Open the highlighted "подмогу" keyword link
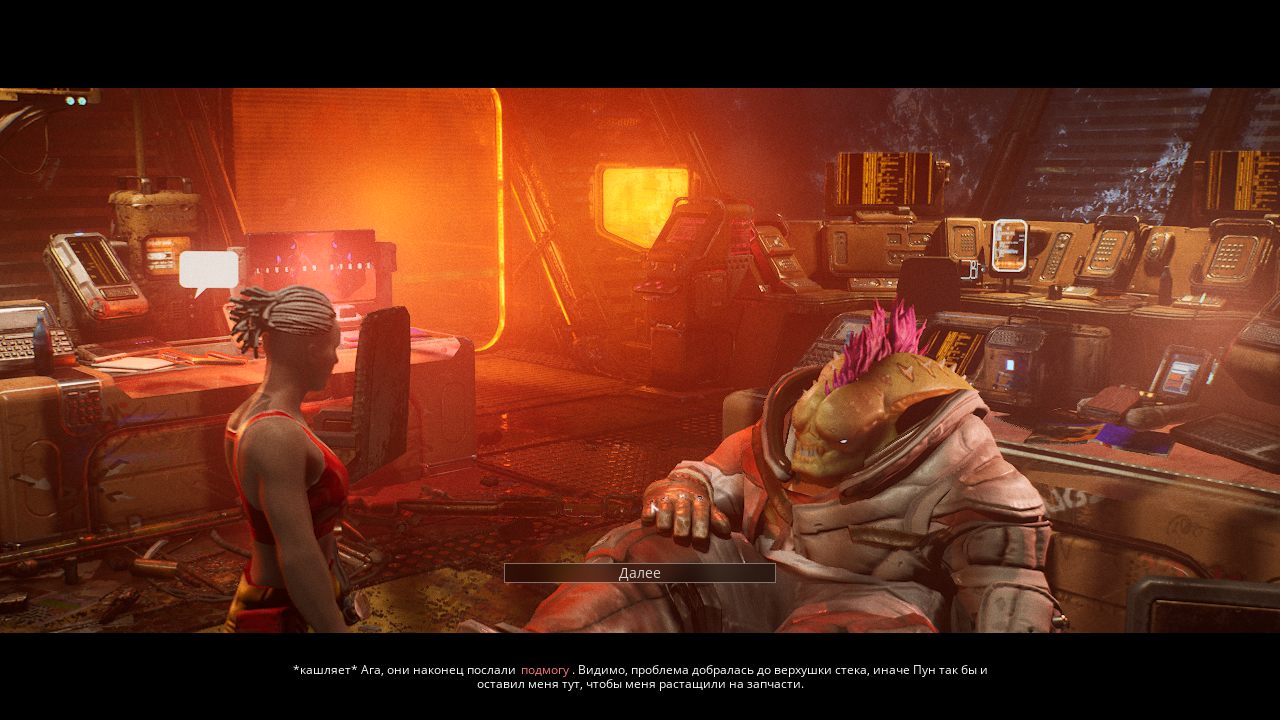 click(x=545, y=670)
